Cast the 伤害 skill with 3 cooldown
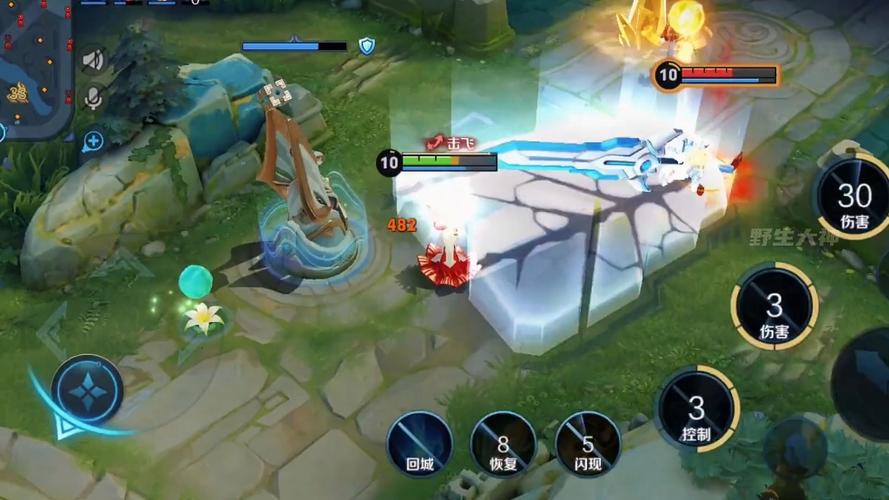Image resolution: width=889 pixels, height=500 pixels. 774,307
